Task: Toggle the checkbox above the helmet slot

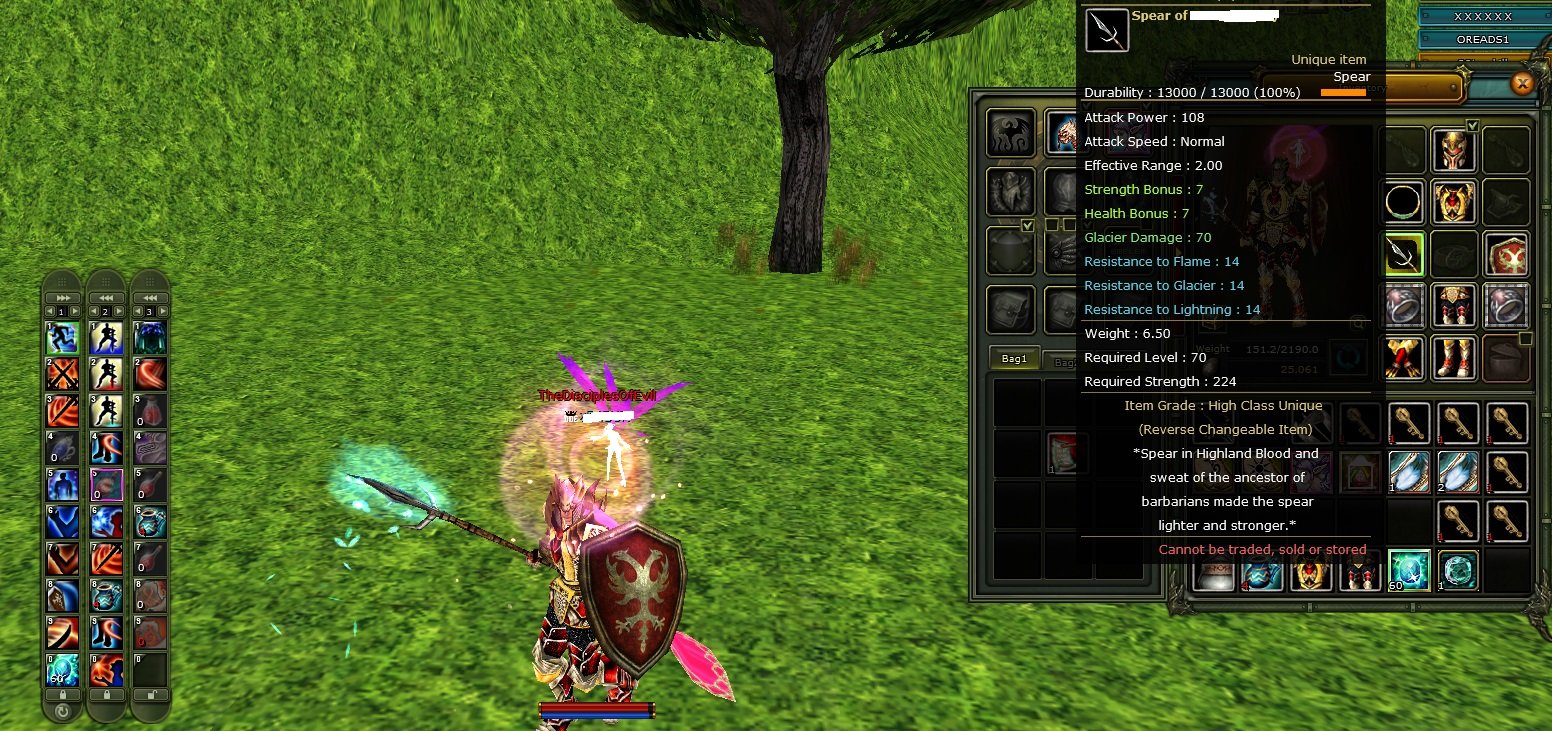Action: [x=1471, y=125]
